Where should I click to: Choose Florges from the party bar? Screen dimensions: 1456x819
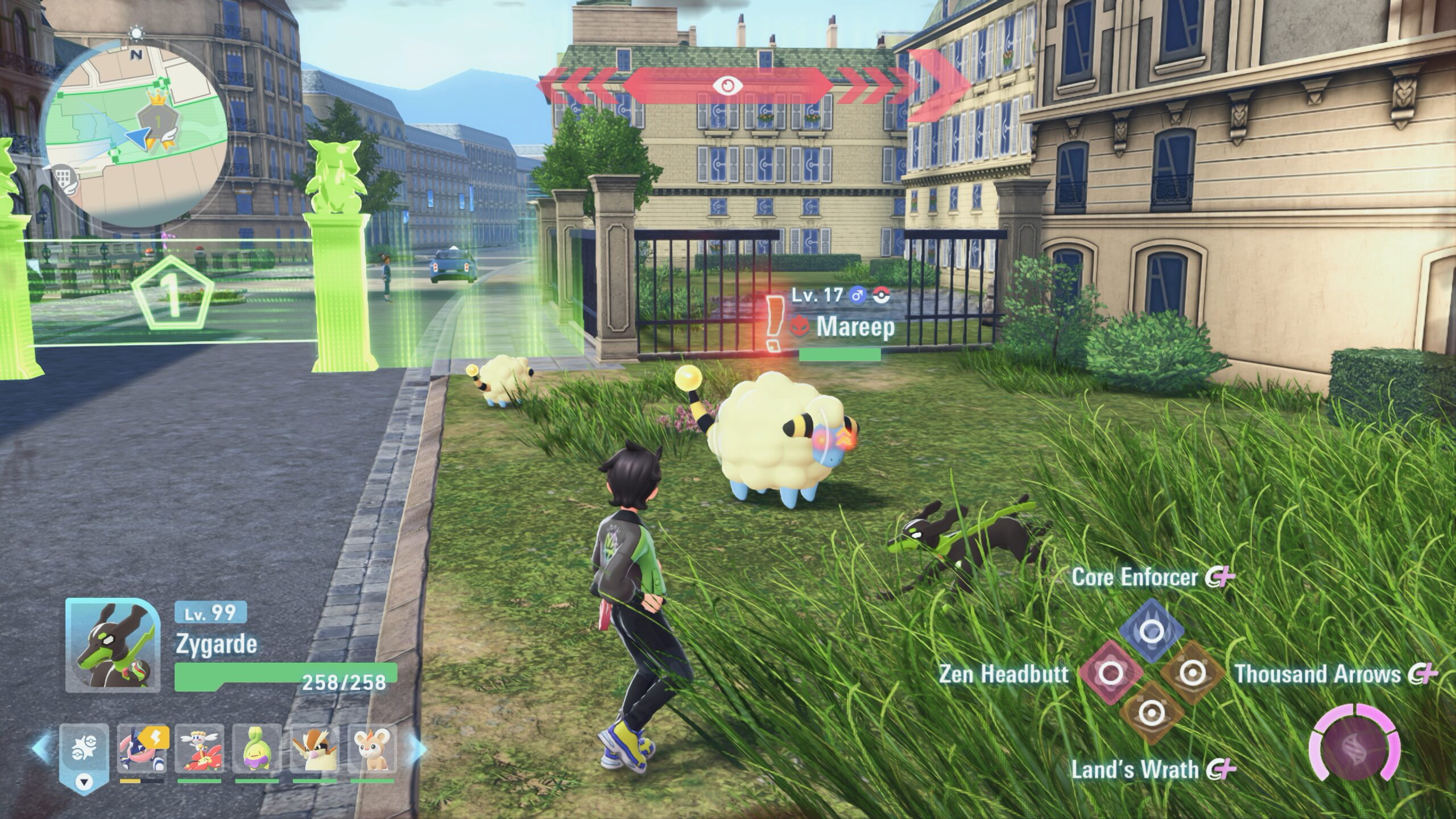click(199, 748)
